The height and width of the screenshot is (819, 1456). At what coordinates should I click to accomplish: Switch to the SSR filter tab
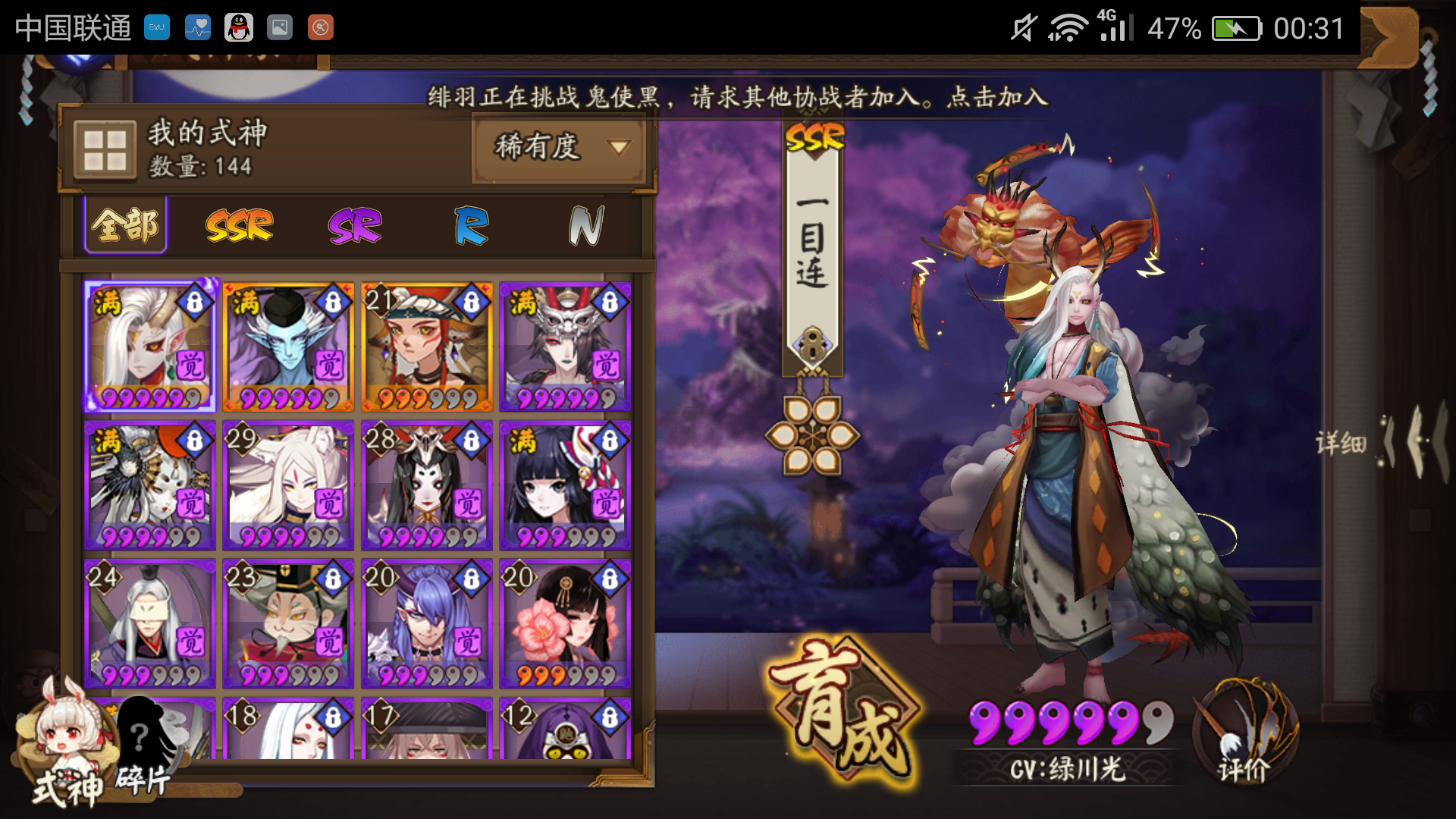coord(240,224)
